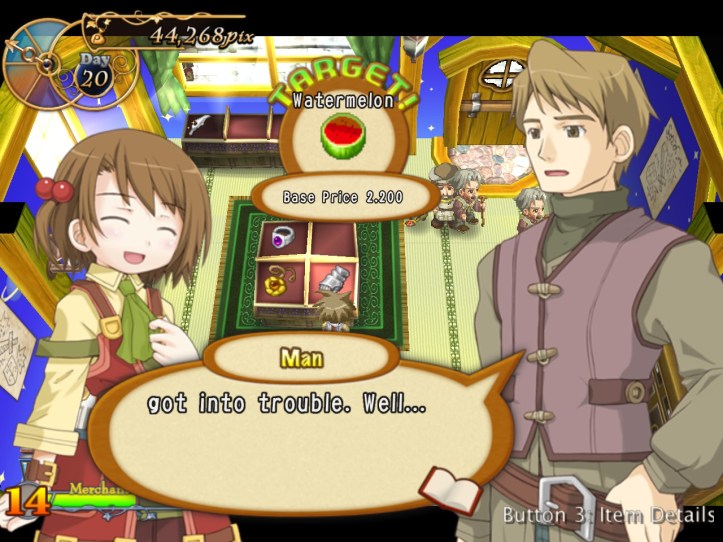Open the book icon beside the dialogue
This screenshot has width=723, height=542.
pyautogui.click(x=450, y=487)
